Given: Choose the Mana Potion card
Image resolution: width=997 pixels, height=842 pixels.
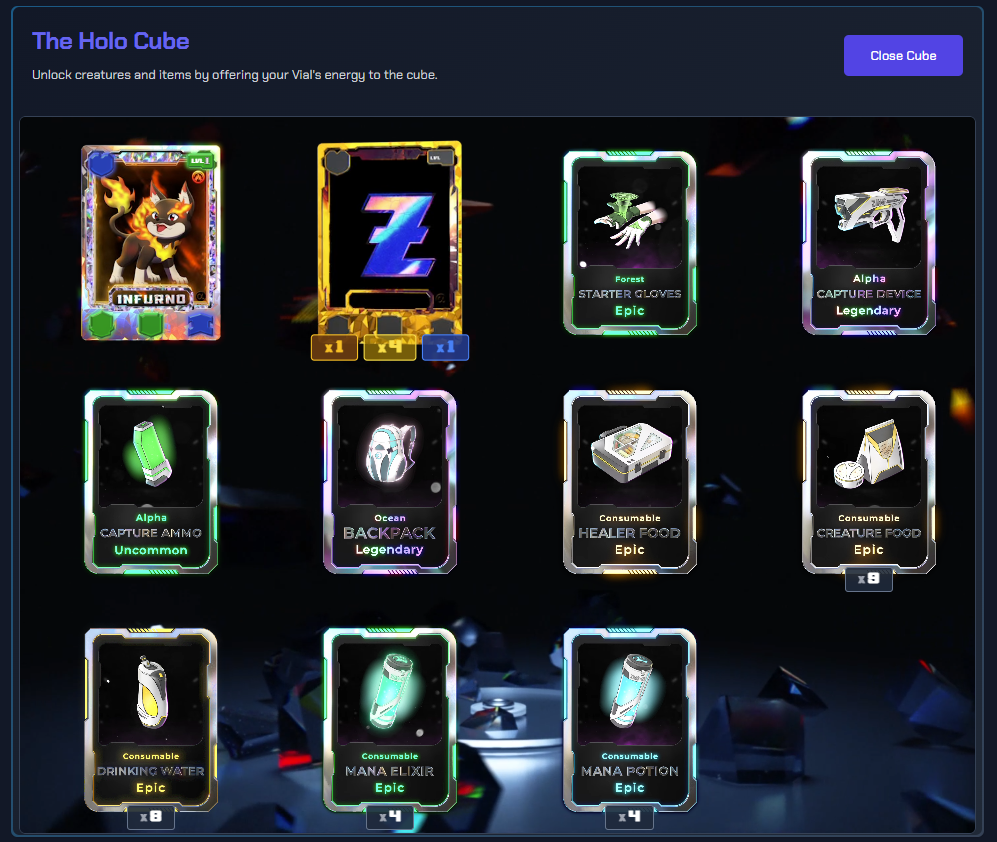Looking at the screenshot, I should coord(630,719).
